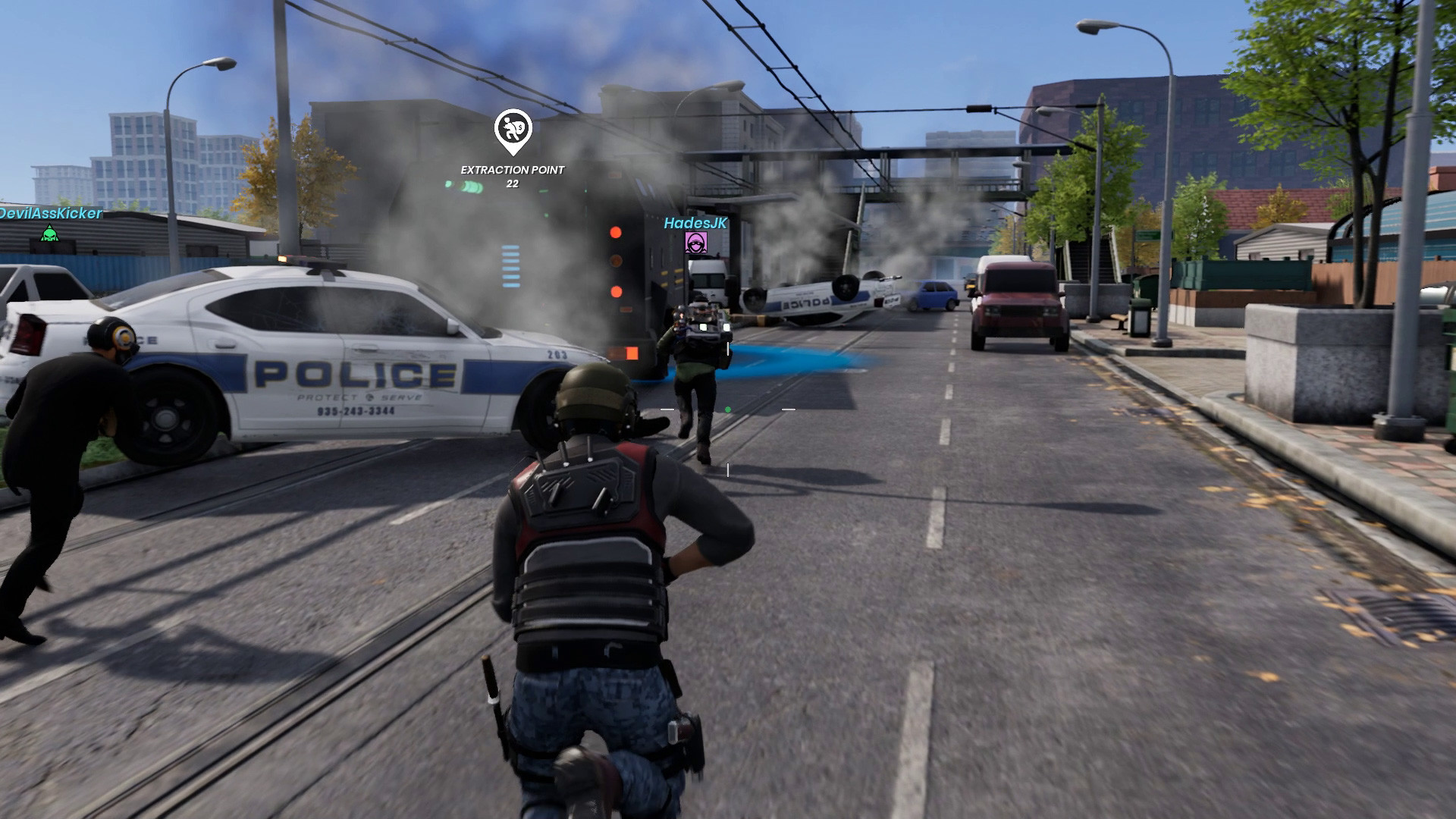Expand the Extraction Point objective details
Viewport: 1456px width, 819px height.
click(x=513, y=170)
